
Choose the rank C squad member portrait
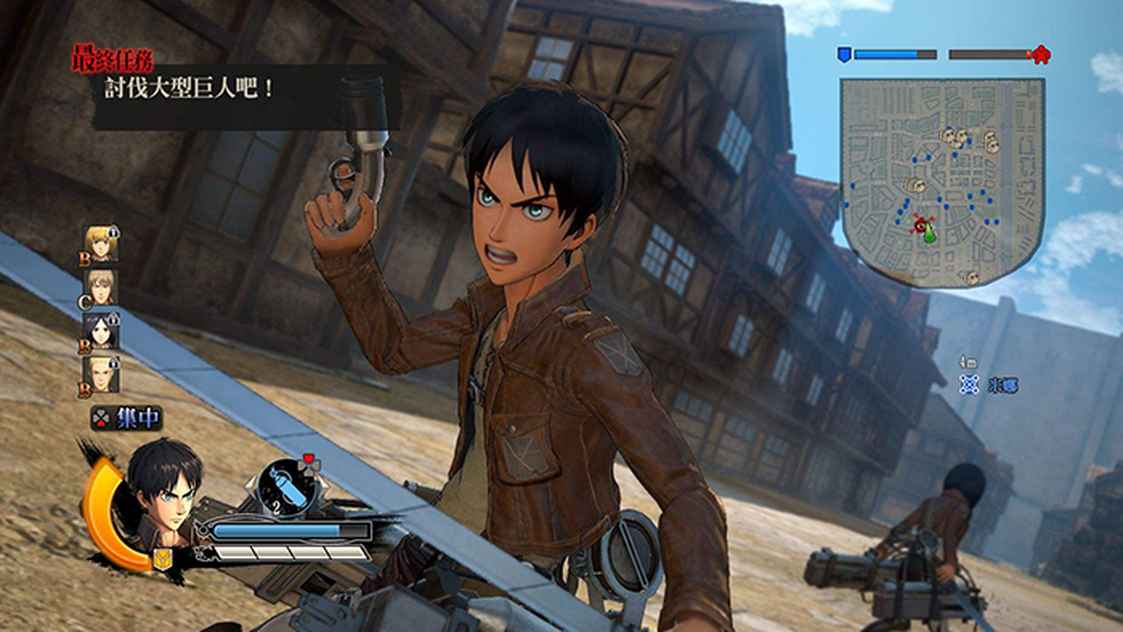click(101, 287)
